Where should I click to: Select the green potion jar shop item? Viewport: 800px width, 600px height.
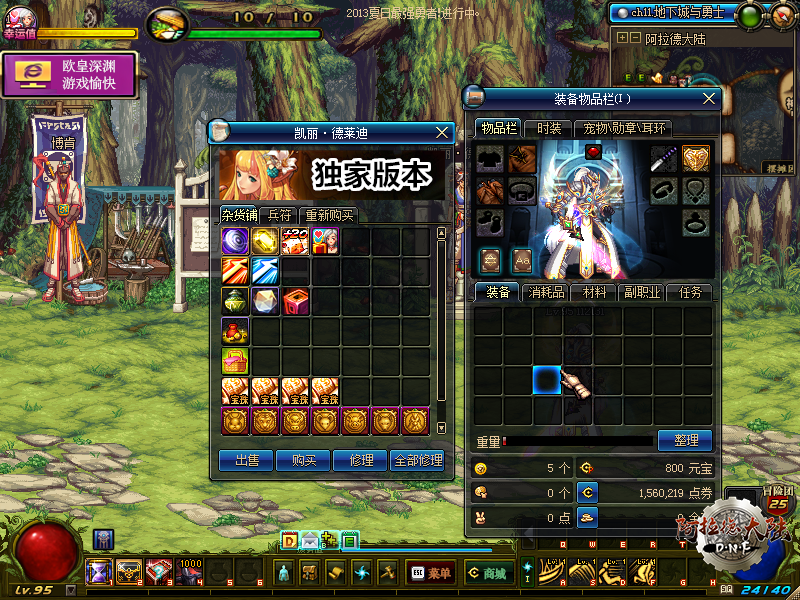235,301
